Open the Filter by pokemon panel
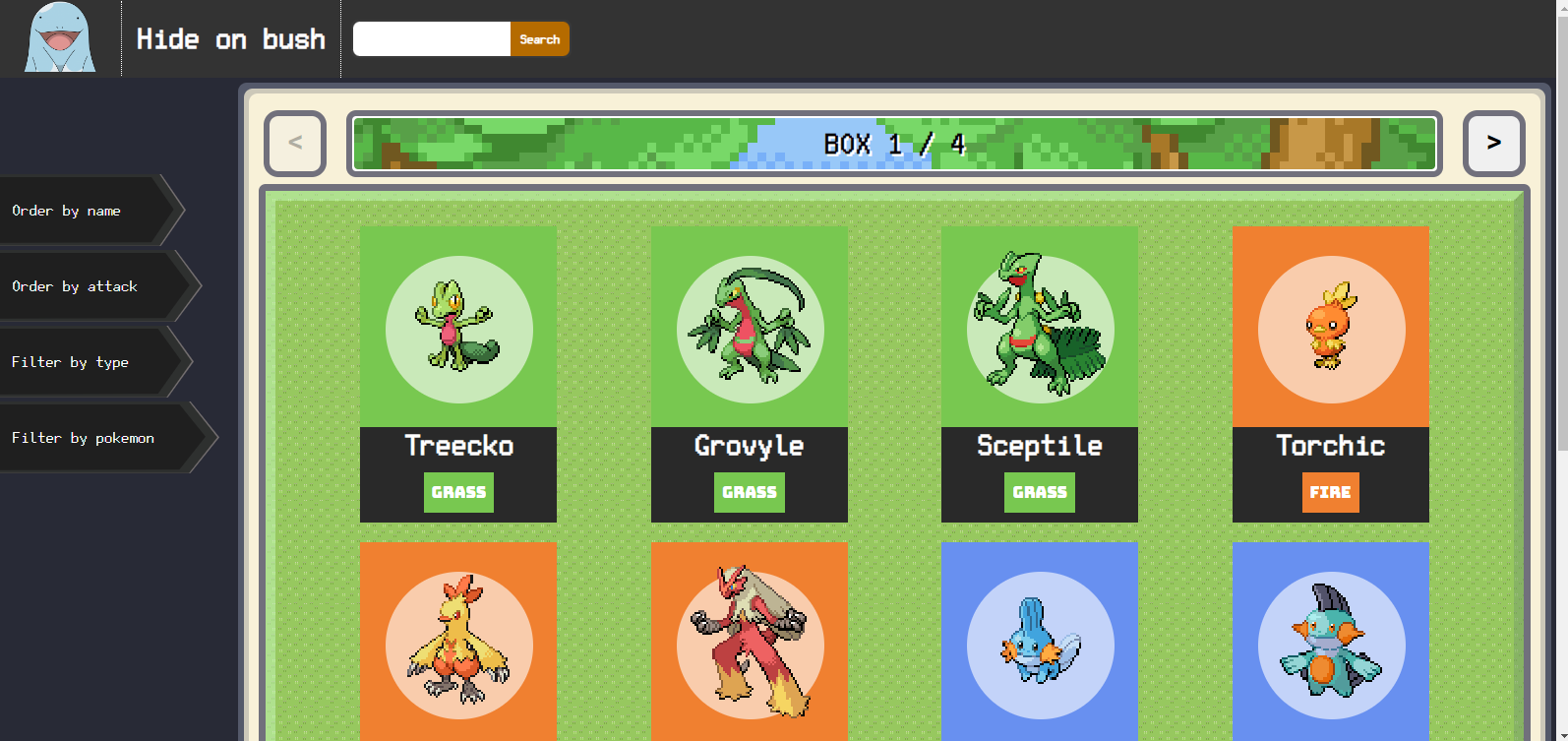The height and width of the screenshot is (741, 1568). [83, 438]
